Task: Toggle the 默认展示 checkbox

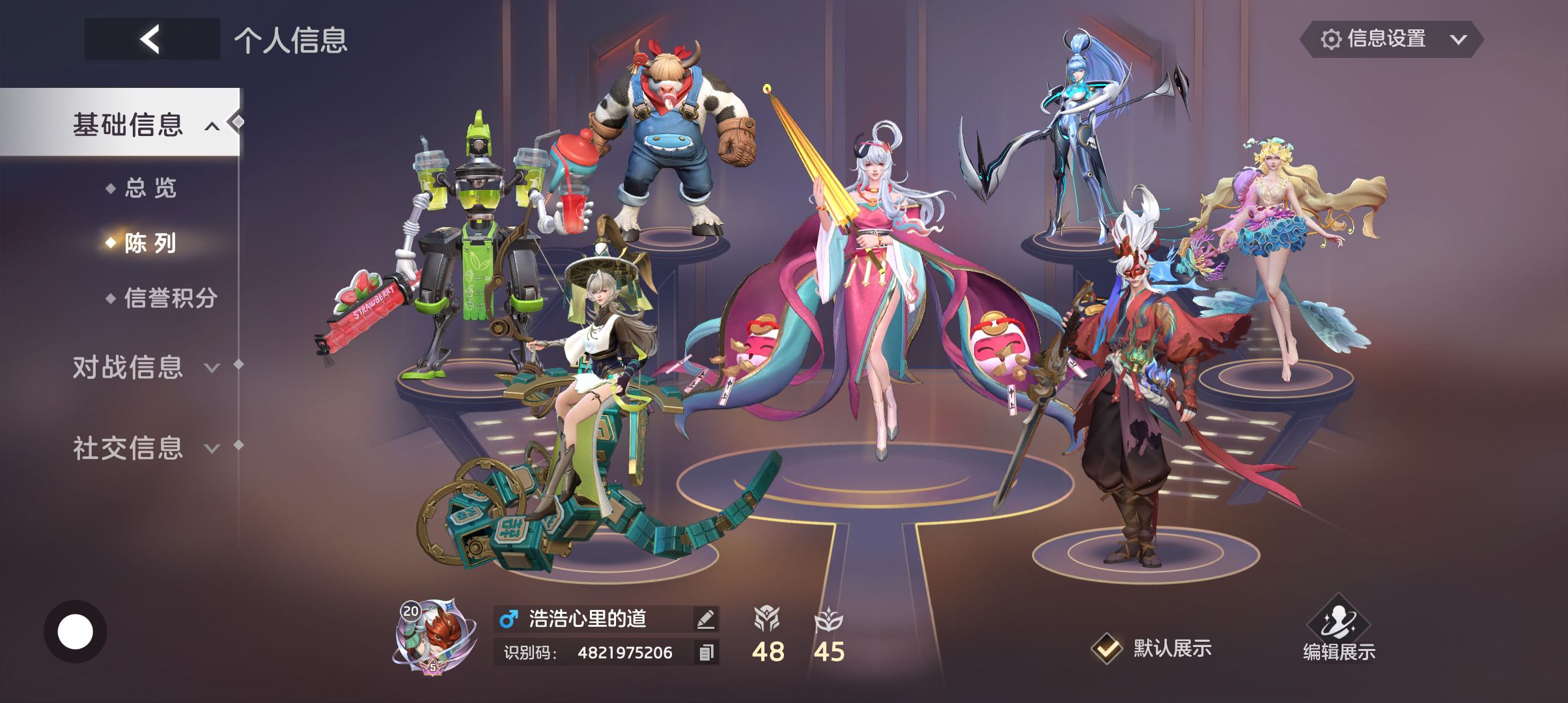Action: 1106,648
